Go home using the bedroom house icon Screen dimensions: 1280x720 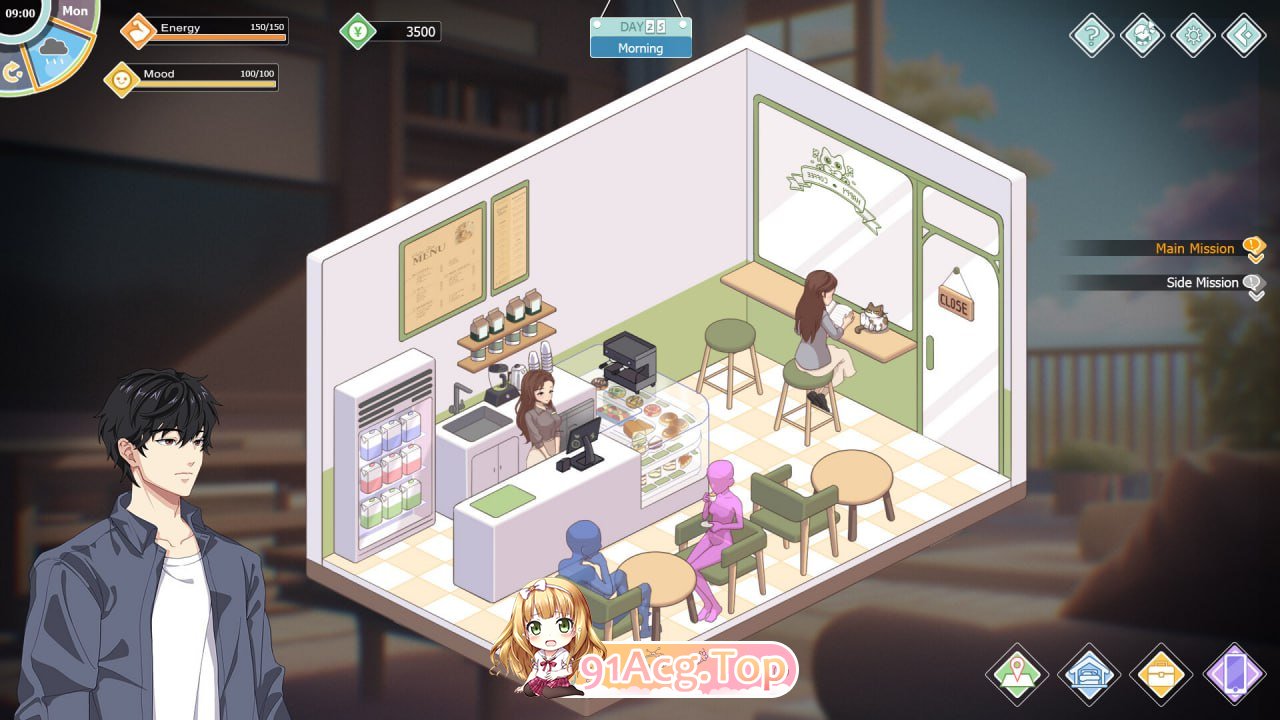point(1089,675)
